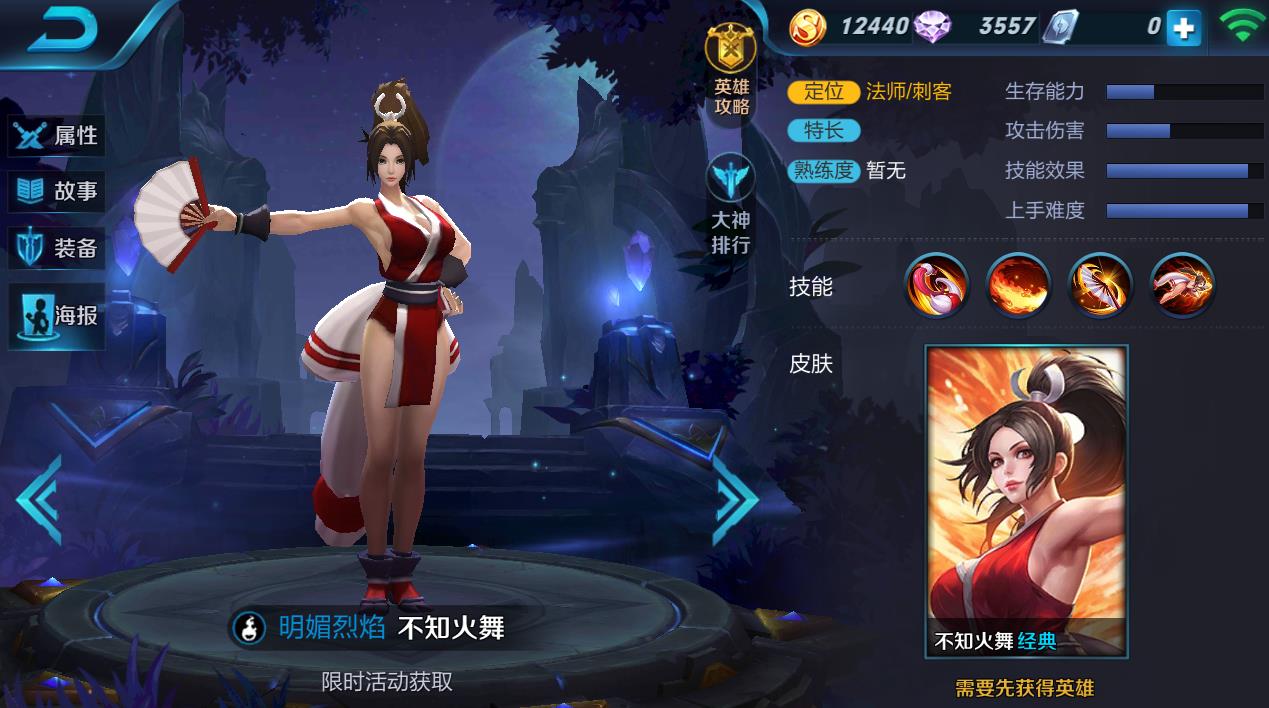This screenshot has height=708, width=1269.
Task: Select the third spinning fan skill icon
Action: point(1100,285)
